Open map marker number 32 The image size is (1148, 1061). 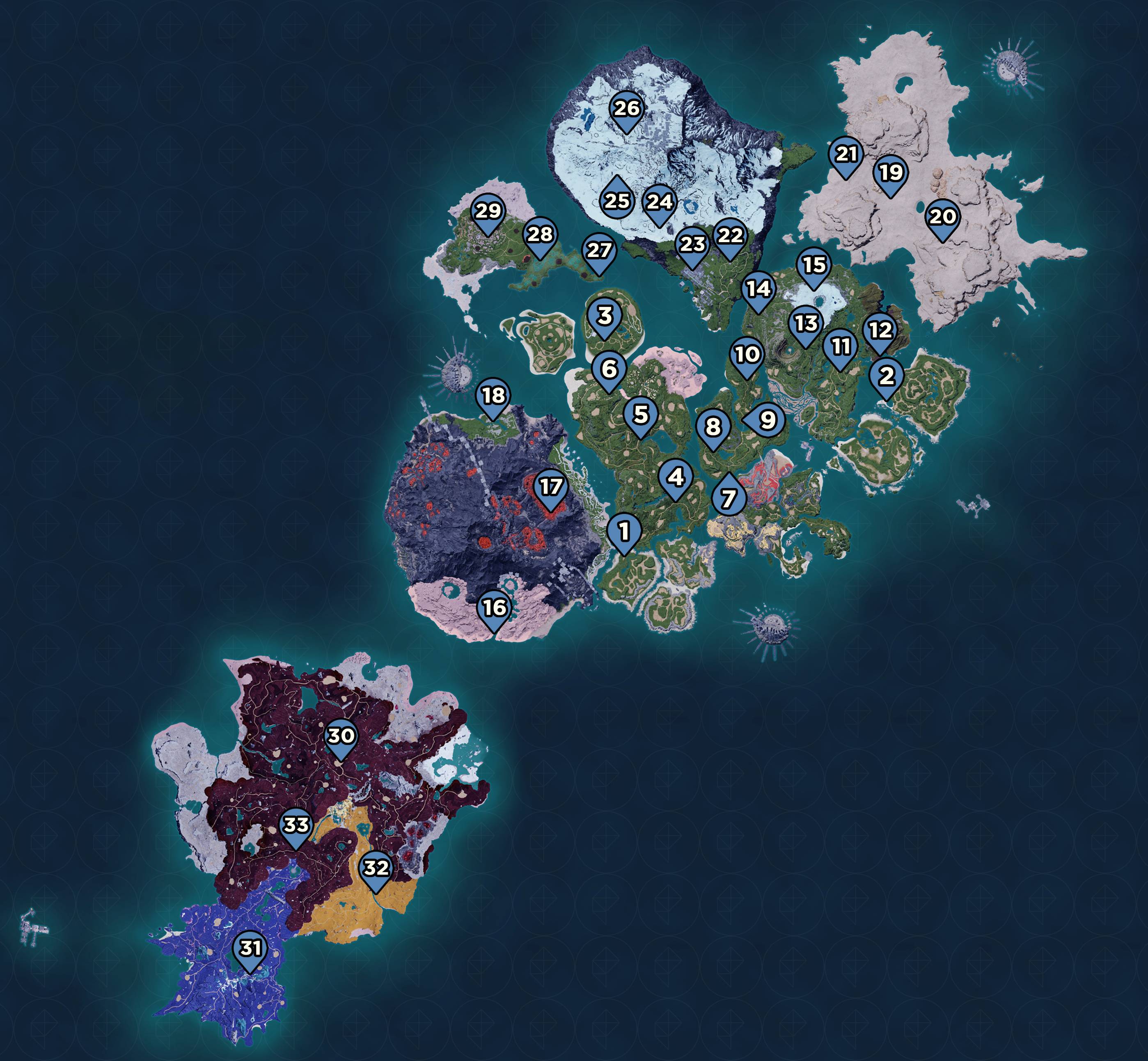376,868
